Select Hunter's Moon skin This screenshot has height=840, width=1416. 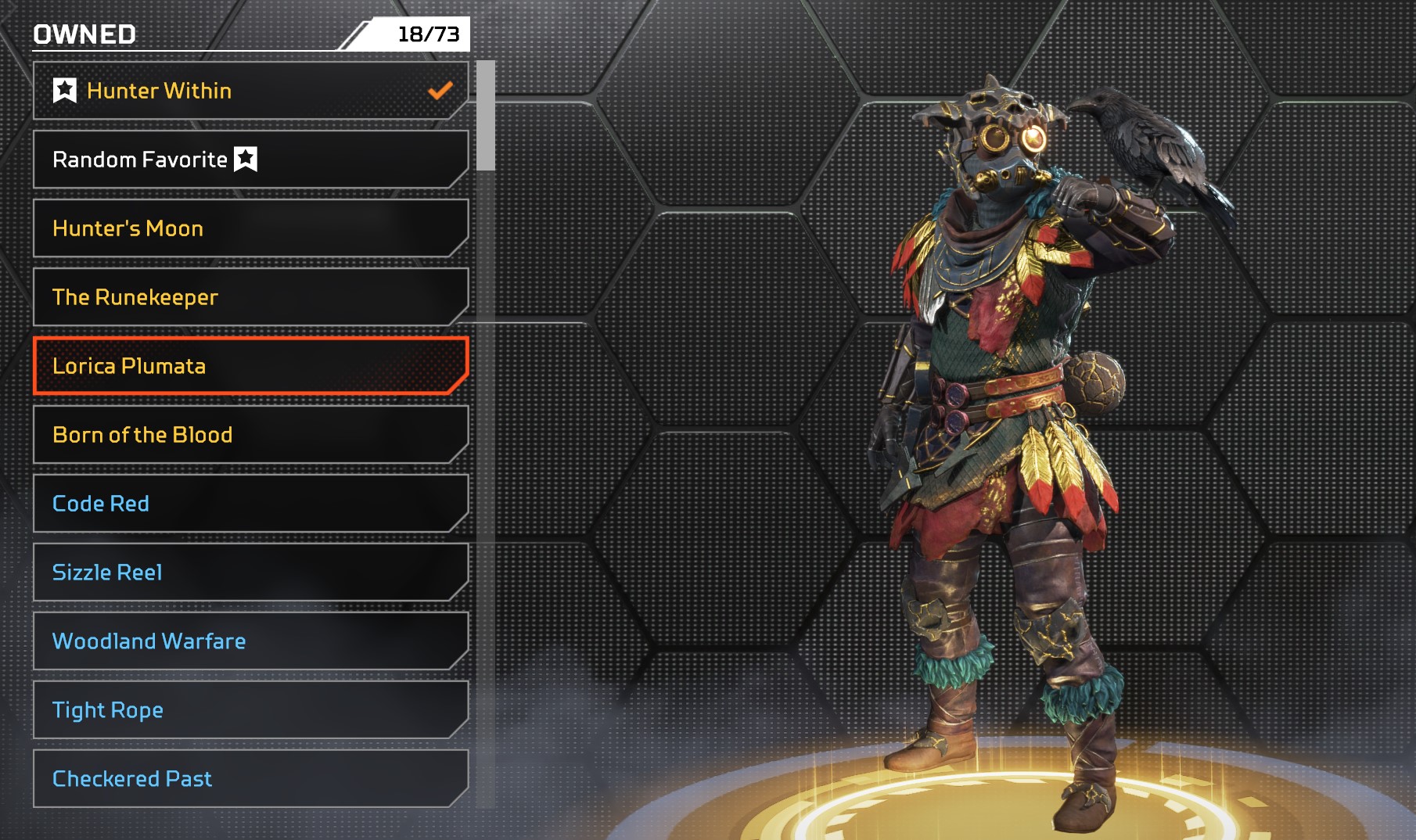pyautogui.click(x=250, y=228)
